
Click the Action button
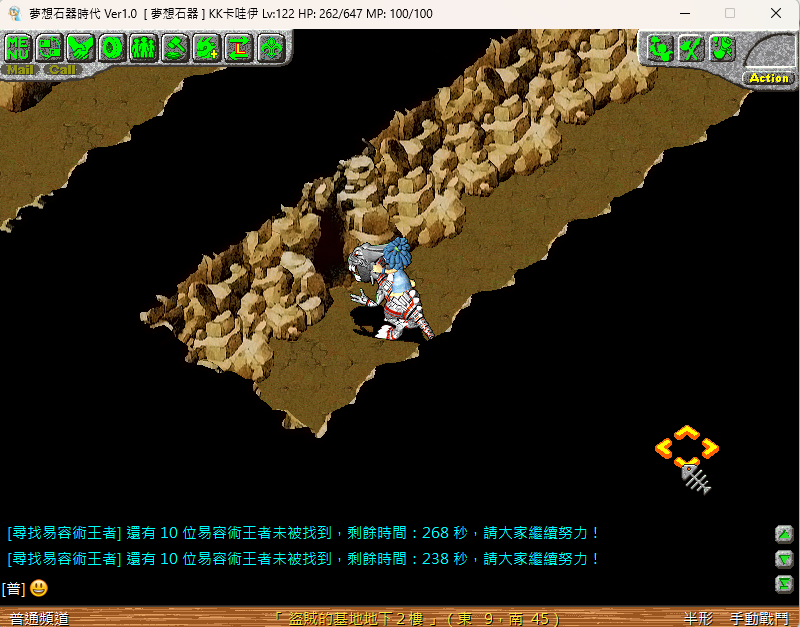(x=768, y=78)
